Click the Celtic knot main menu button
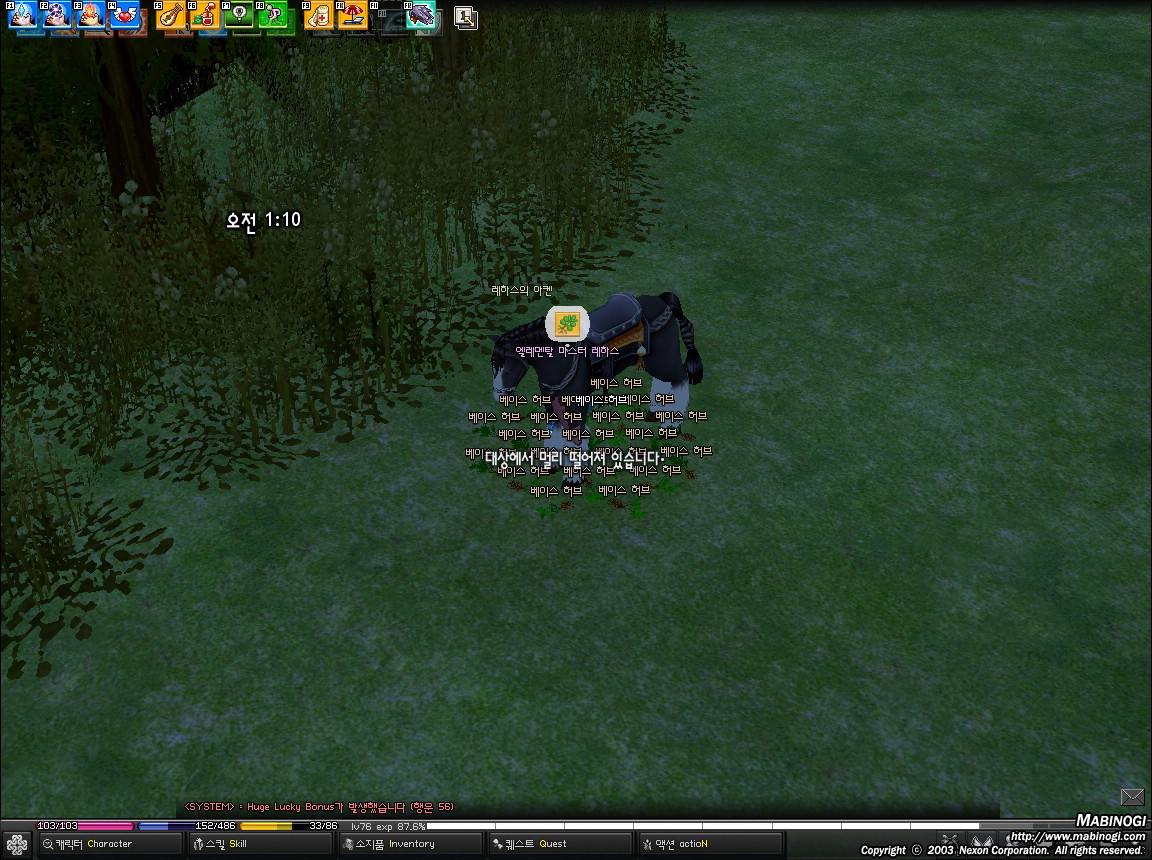 pos(17,845)
